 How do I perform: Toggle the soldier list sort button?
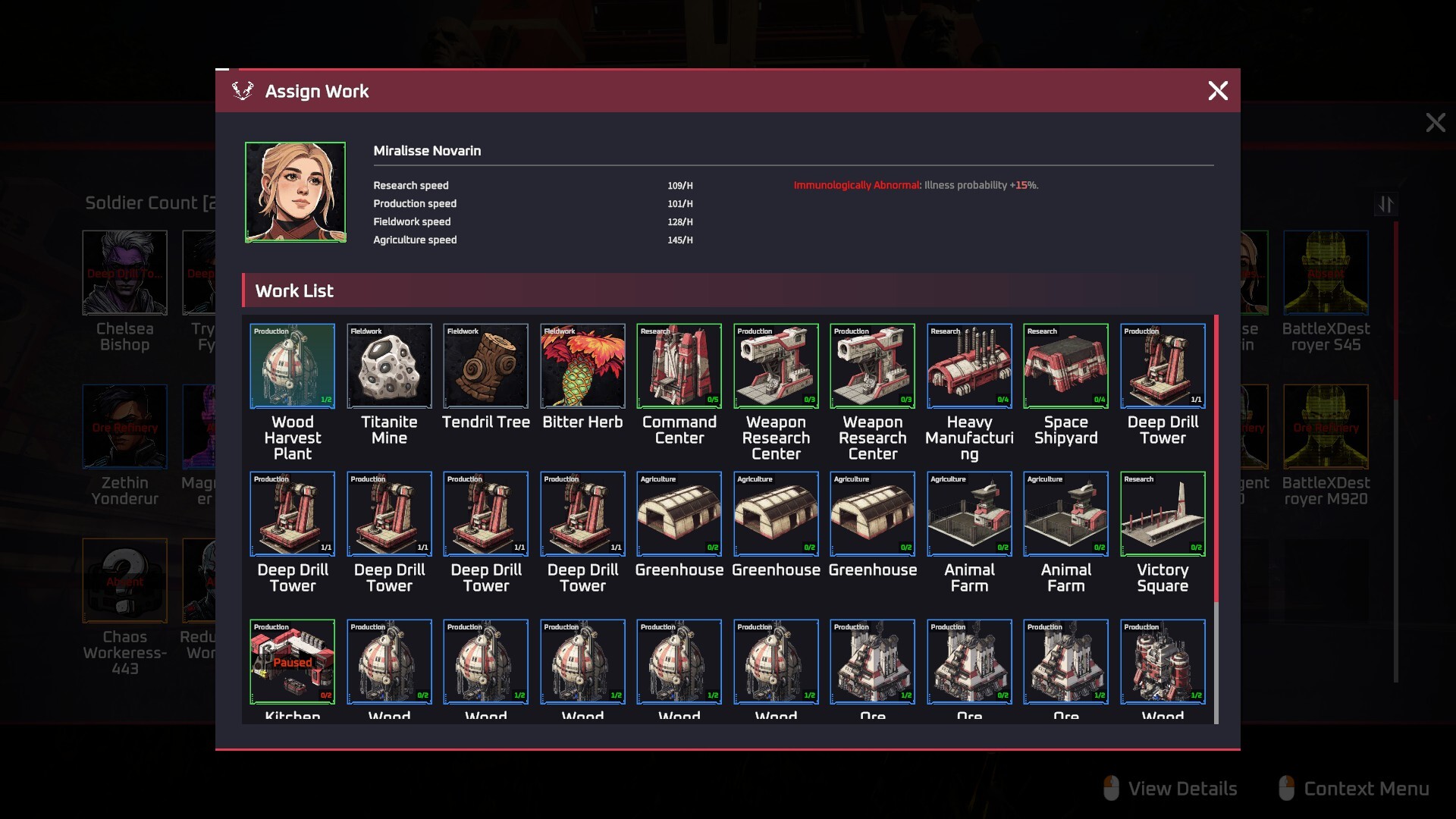[1385, 204]
